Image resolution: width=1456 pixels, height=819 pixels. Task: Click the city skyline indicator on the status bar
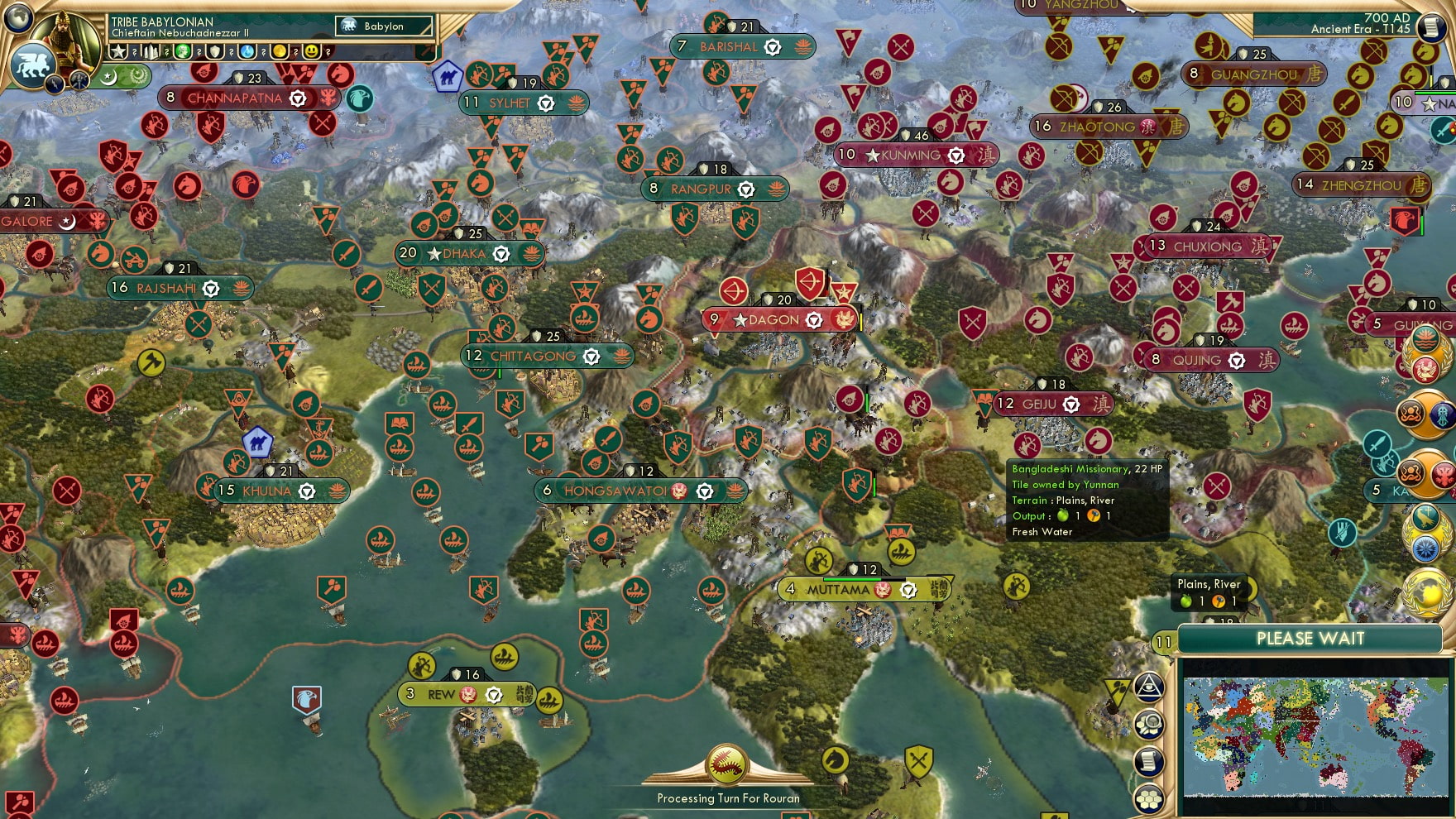[149, 51]
